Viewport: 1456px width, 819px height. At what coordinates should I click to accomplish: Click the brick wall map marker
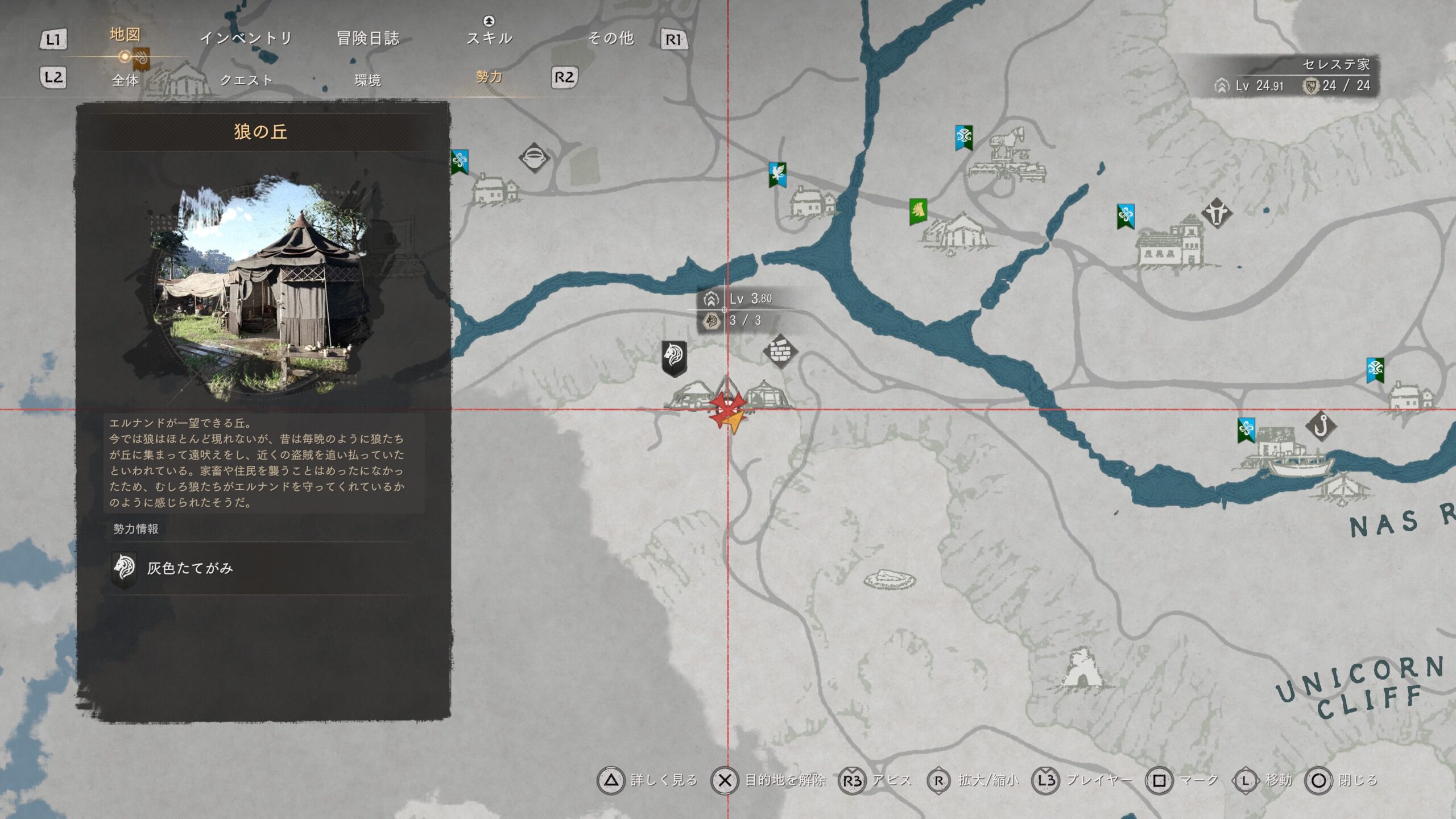[x=780, y=350]
